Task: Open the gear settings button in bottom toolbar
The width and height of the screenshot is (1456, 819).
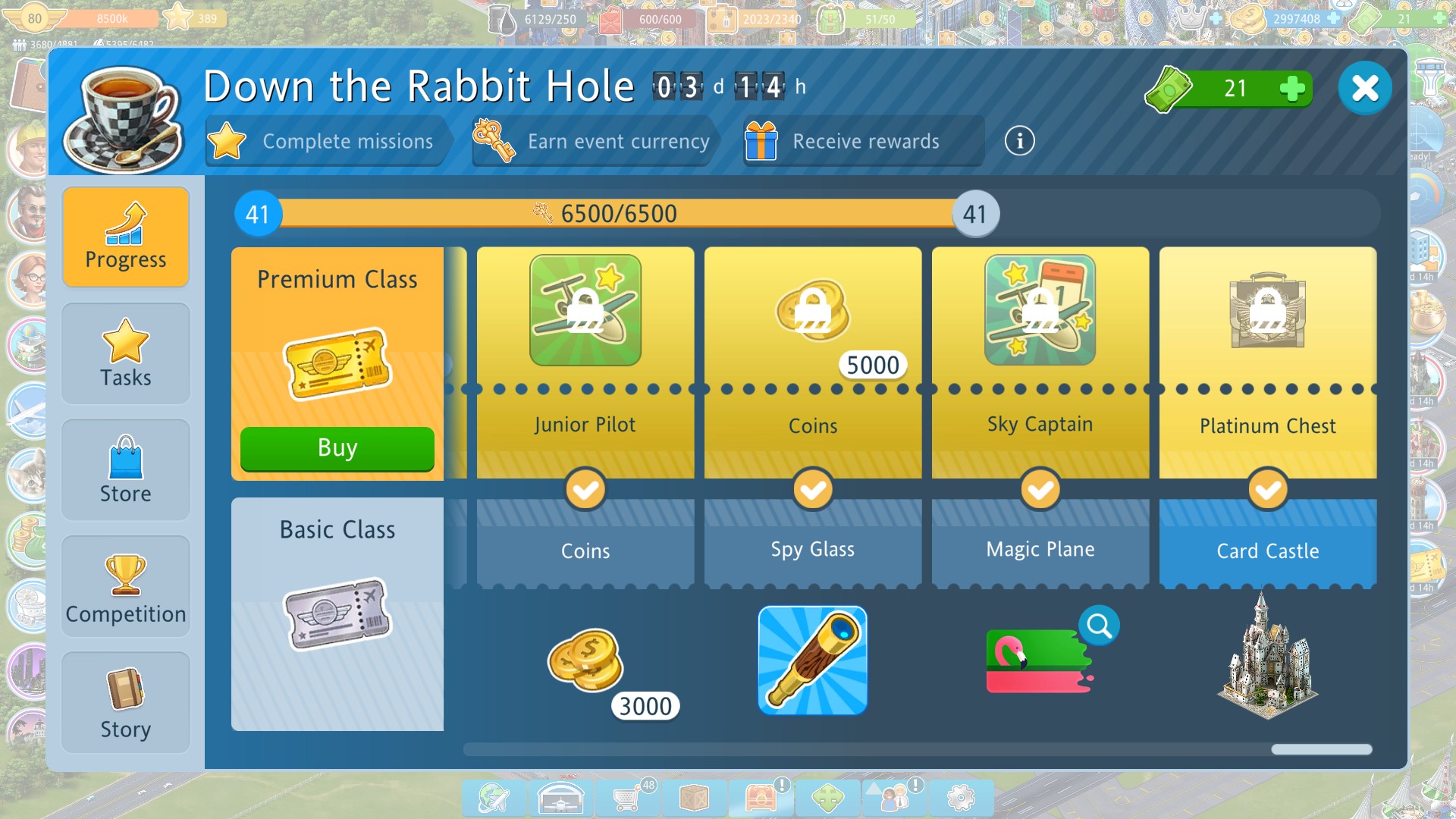Action: pos(961,798)
